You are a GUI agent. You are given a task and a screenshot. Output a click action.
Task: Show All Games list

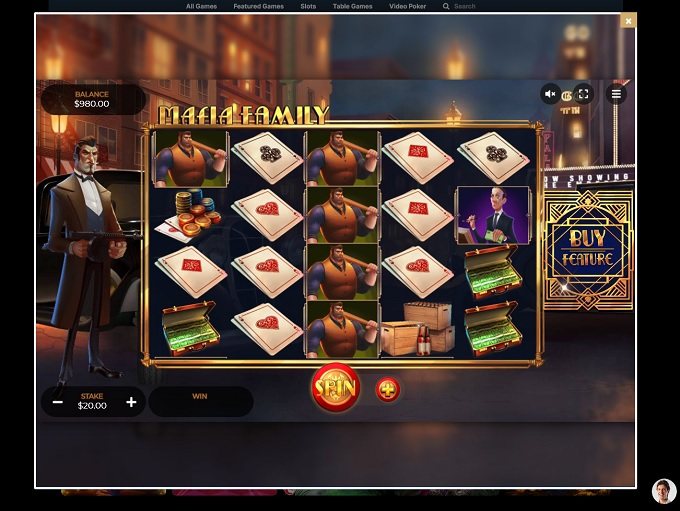pos(201,6)
